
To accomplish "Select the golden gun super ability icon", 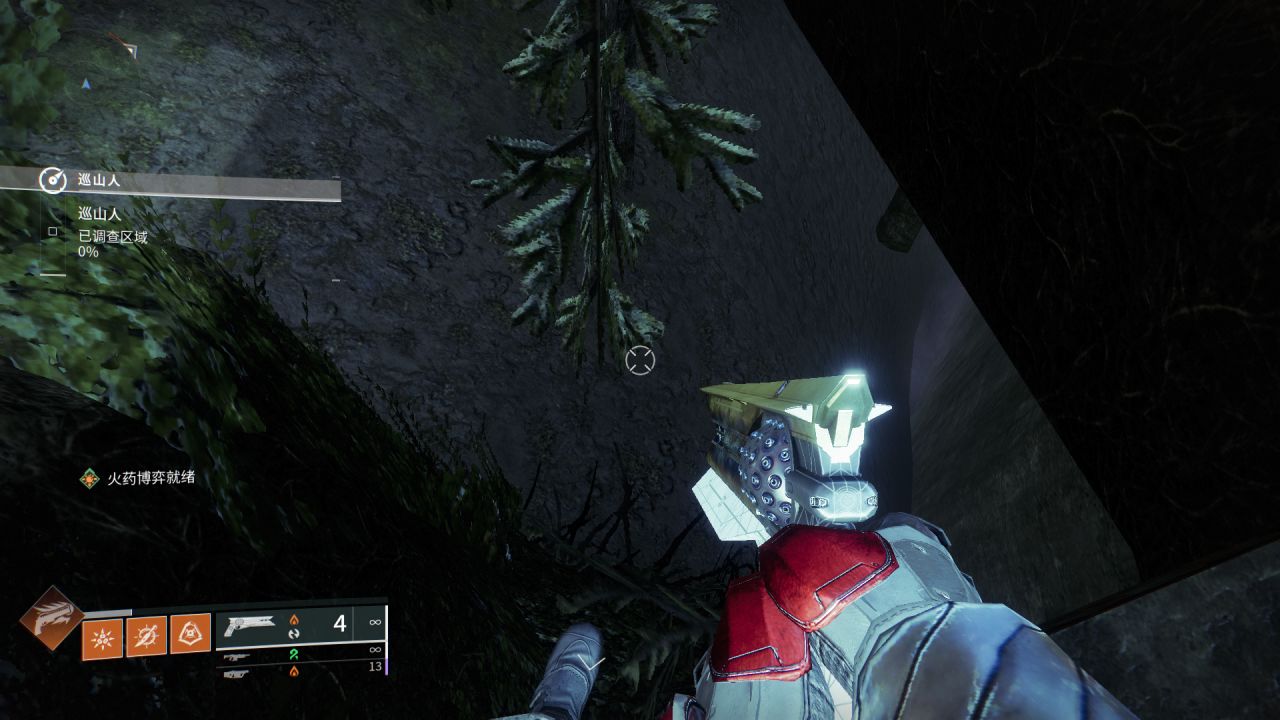I will point(50,619).
